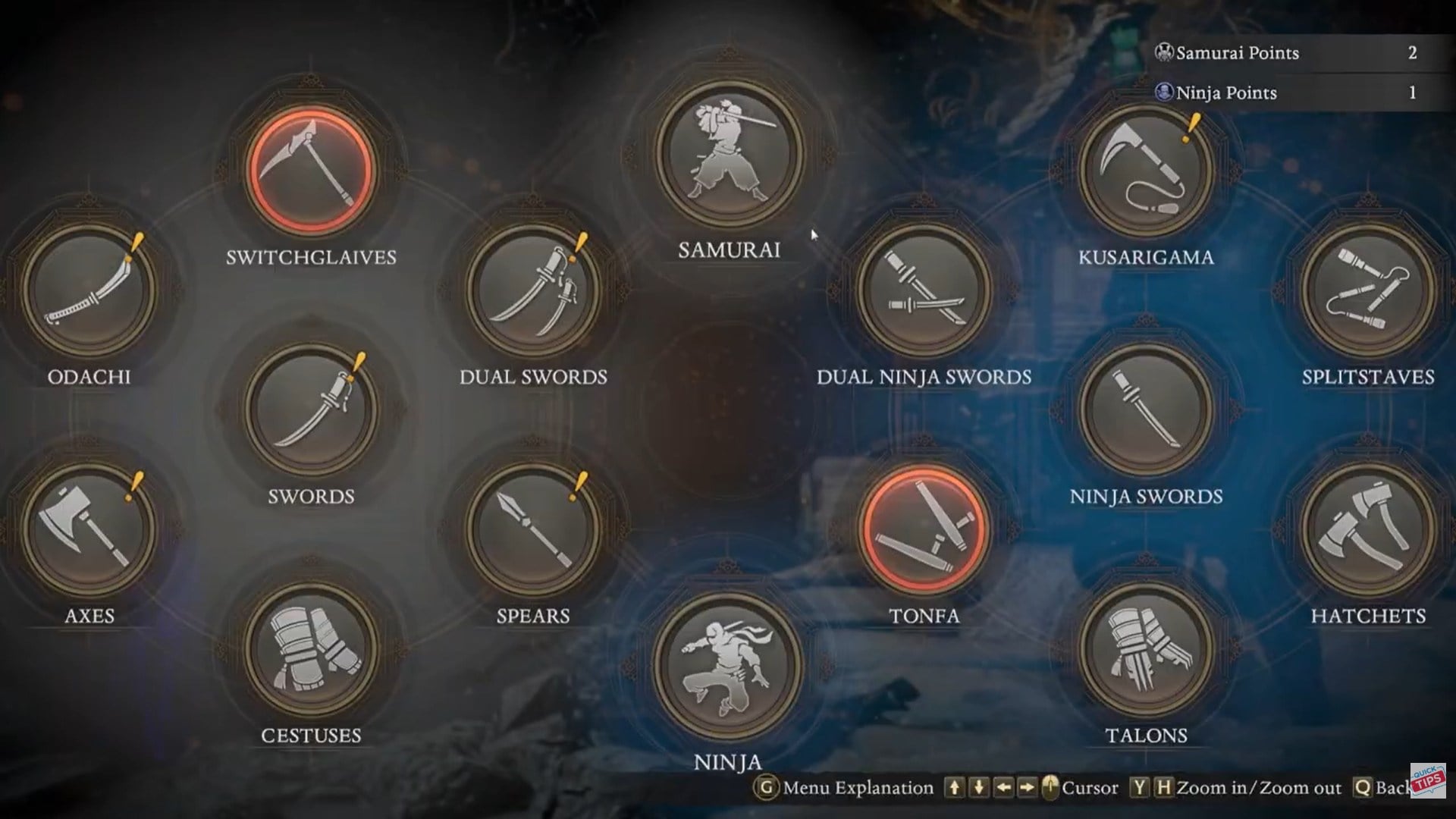Click the Quick Tips channel watermark
Viewport: 1456px width, 819px height.
tap(1428, 780)
